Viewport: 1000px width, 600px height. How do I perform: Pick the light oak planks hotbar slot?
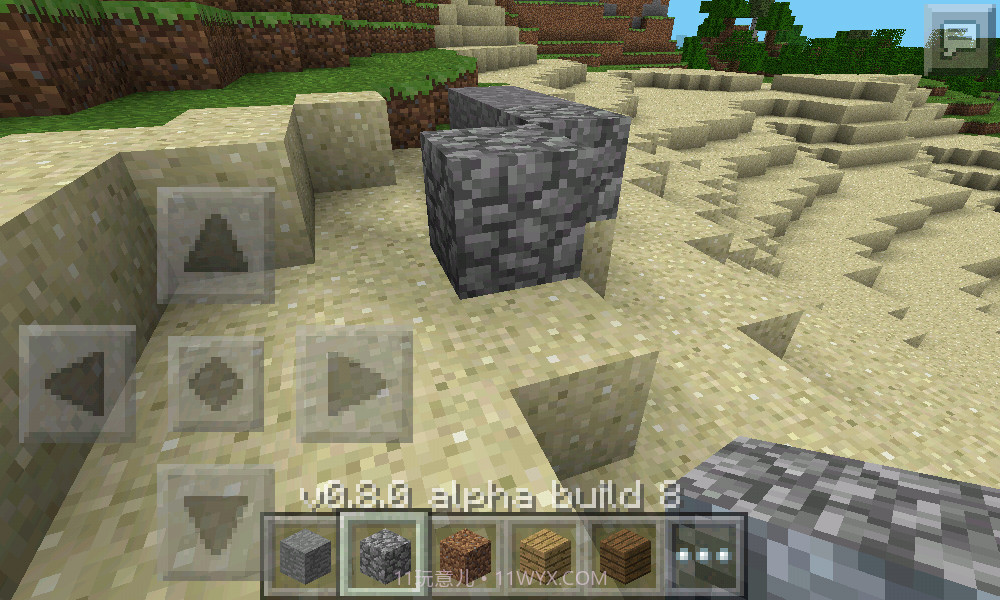coord(544,552)
